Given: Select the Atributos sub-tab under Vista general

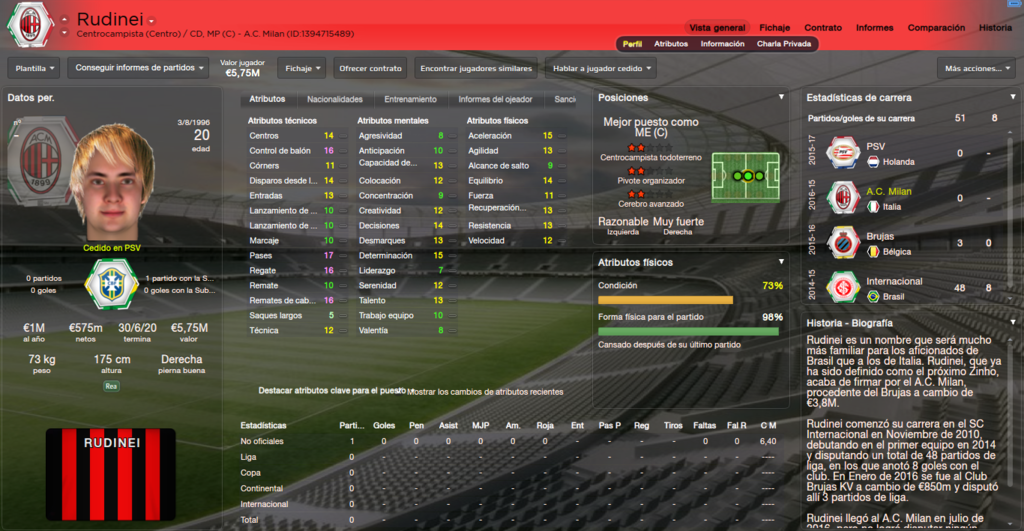Looking at the screenshot, I should 670,44.
